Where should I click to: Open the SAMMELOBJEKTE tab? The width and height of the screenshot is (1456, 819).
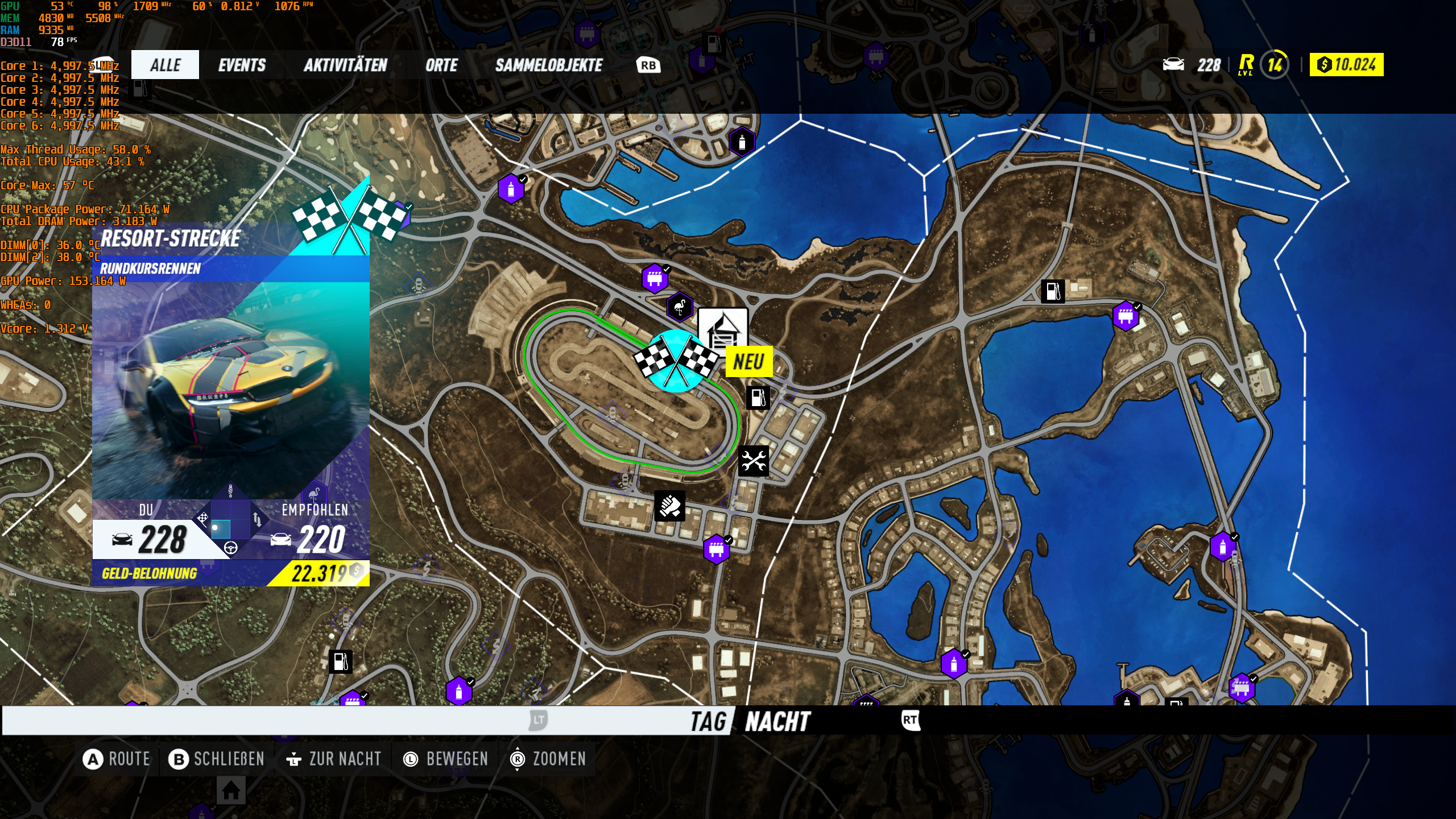pos(549,64)
